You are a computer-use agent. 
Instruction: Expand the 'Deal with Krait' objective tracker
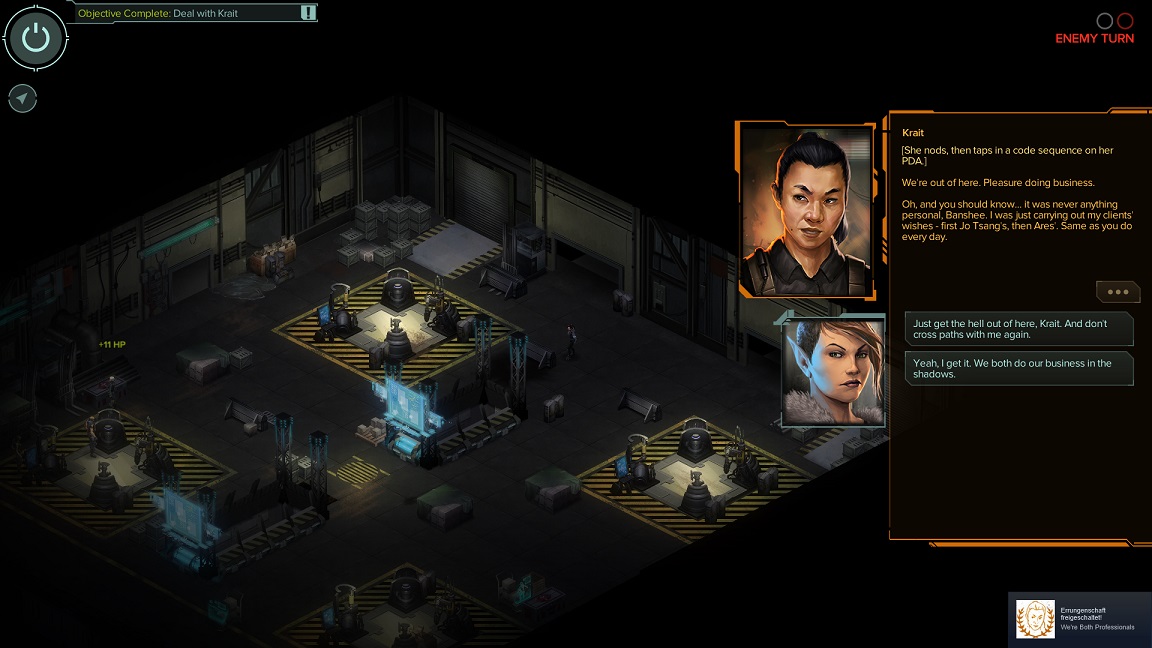click(308, 13)
